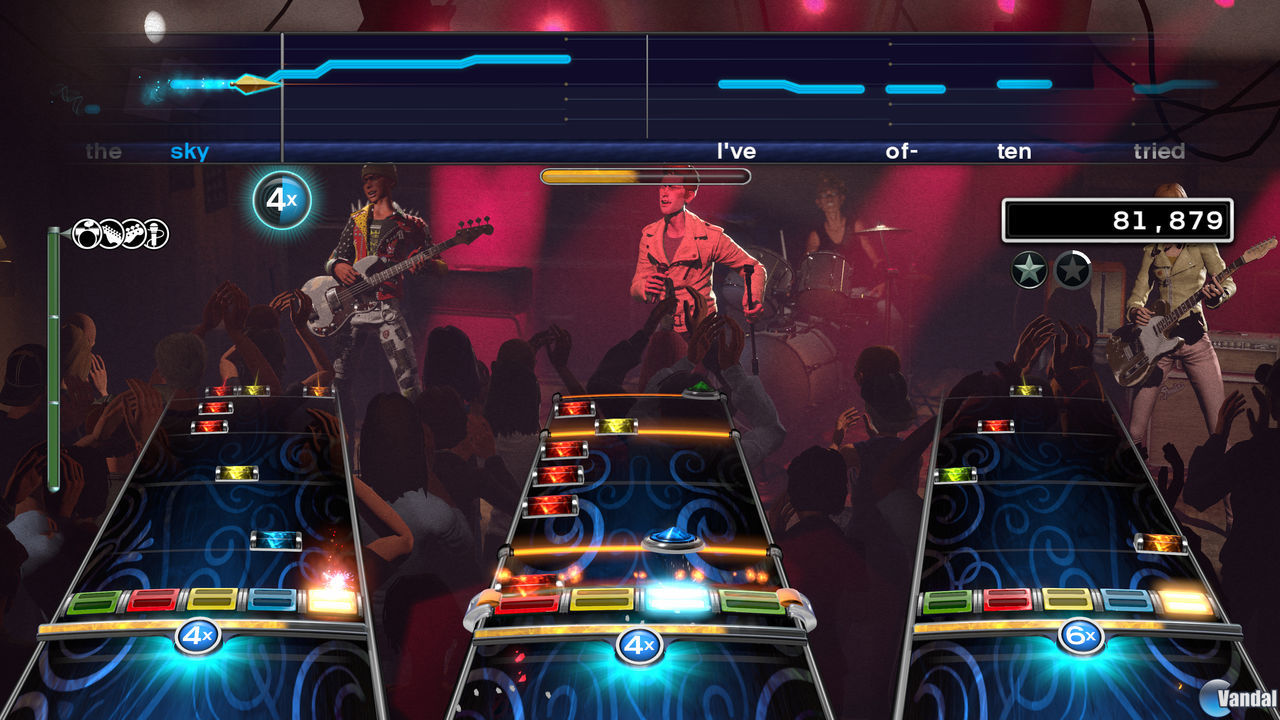Click the earned silver star icon

pos(1027,270)
